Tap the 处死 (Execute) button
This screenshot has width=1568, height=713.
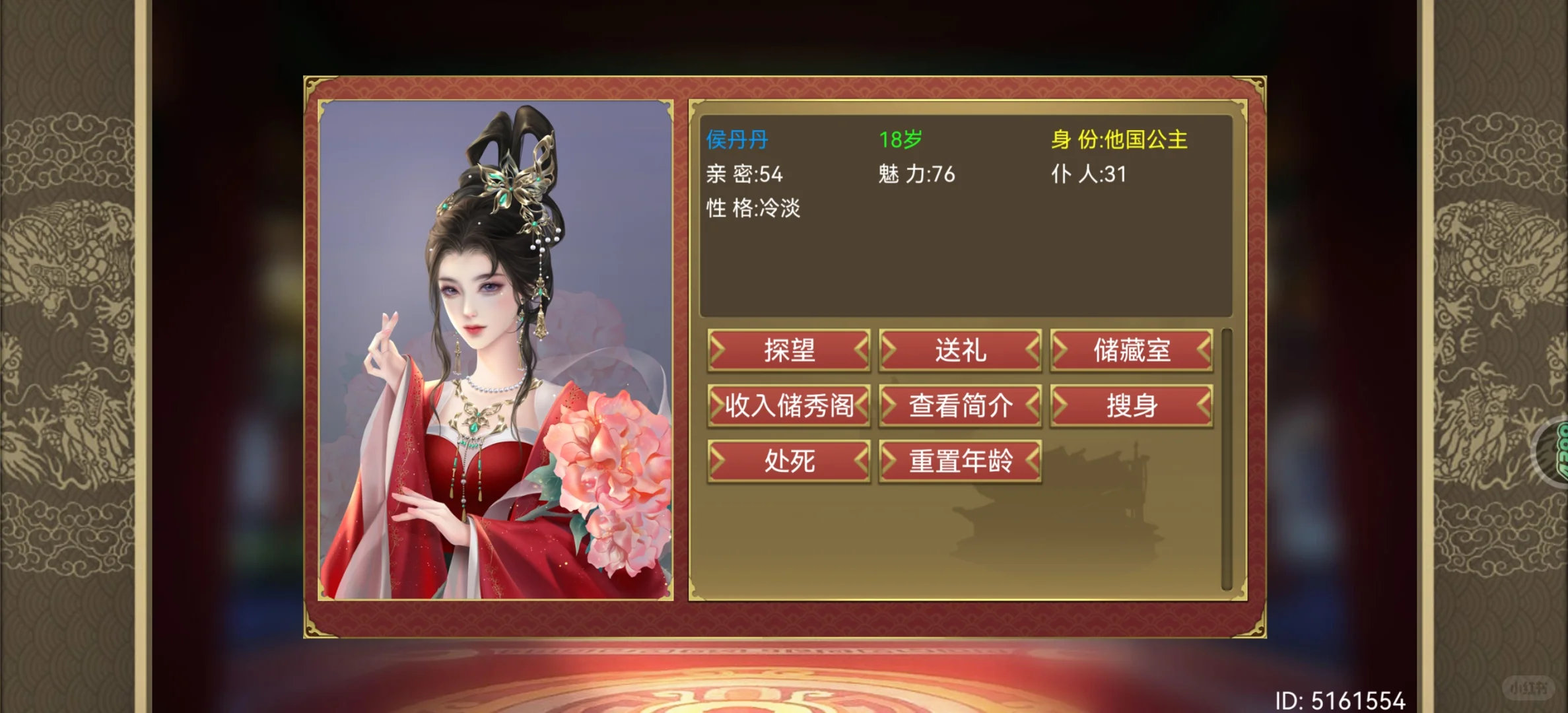click(x=789, y=461)
